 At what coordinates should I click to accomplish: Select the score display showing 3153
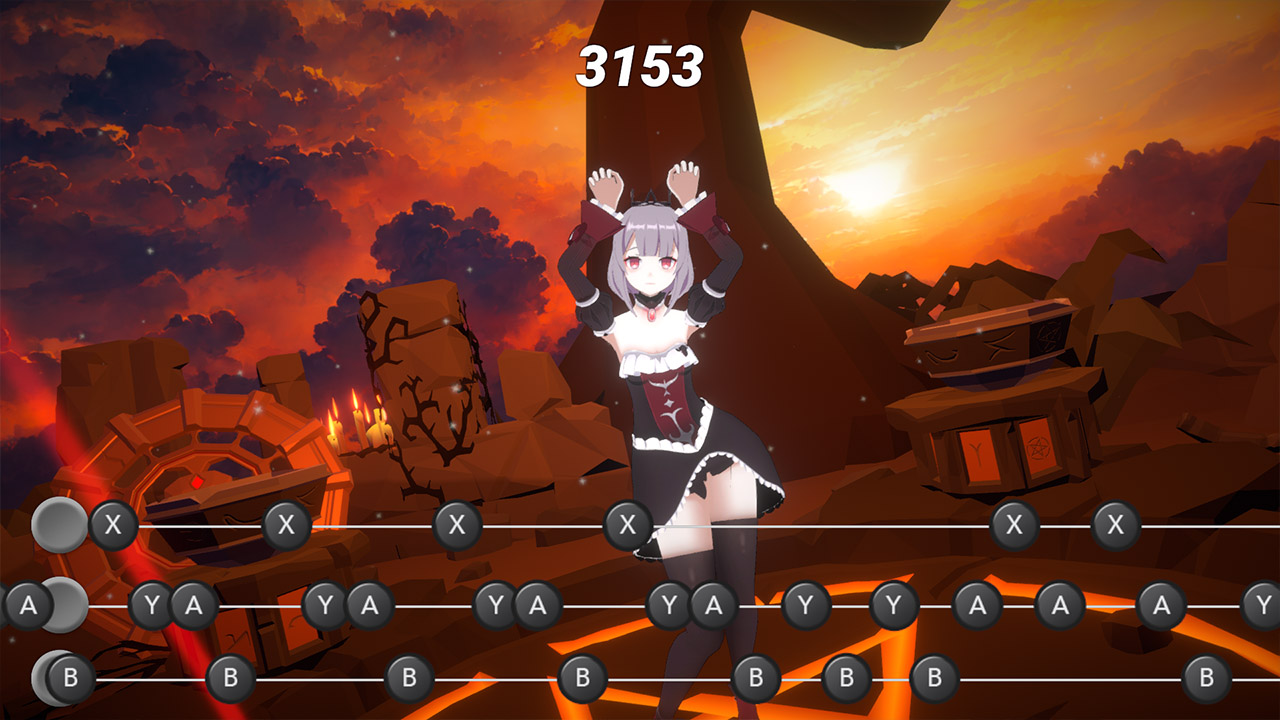[640, 65]
